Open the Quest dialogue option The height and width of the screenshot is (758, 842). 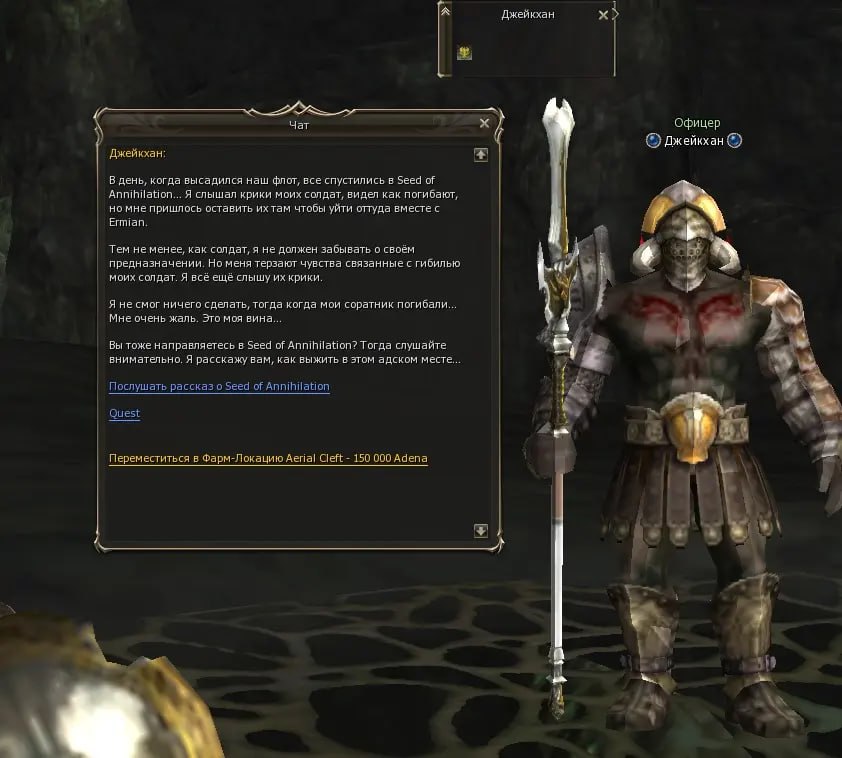[x=124, y=413]
